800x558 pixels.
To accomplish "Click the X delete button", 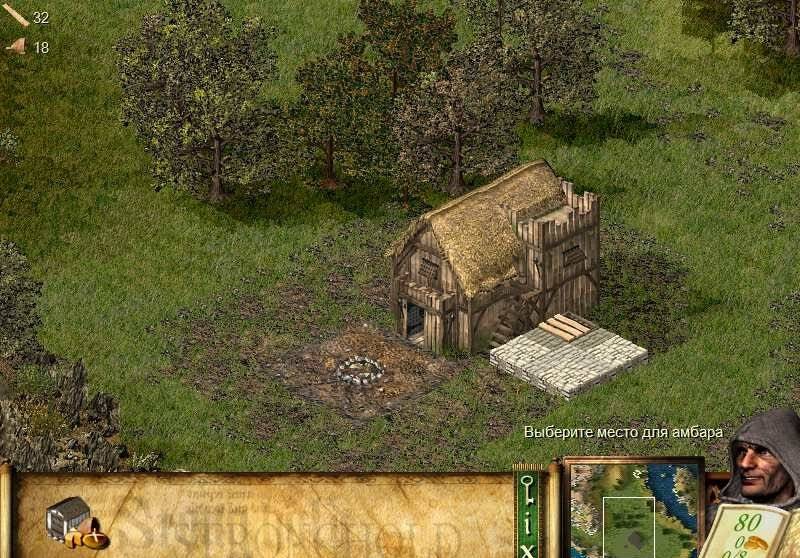I will click(x=528, y=548).
